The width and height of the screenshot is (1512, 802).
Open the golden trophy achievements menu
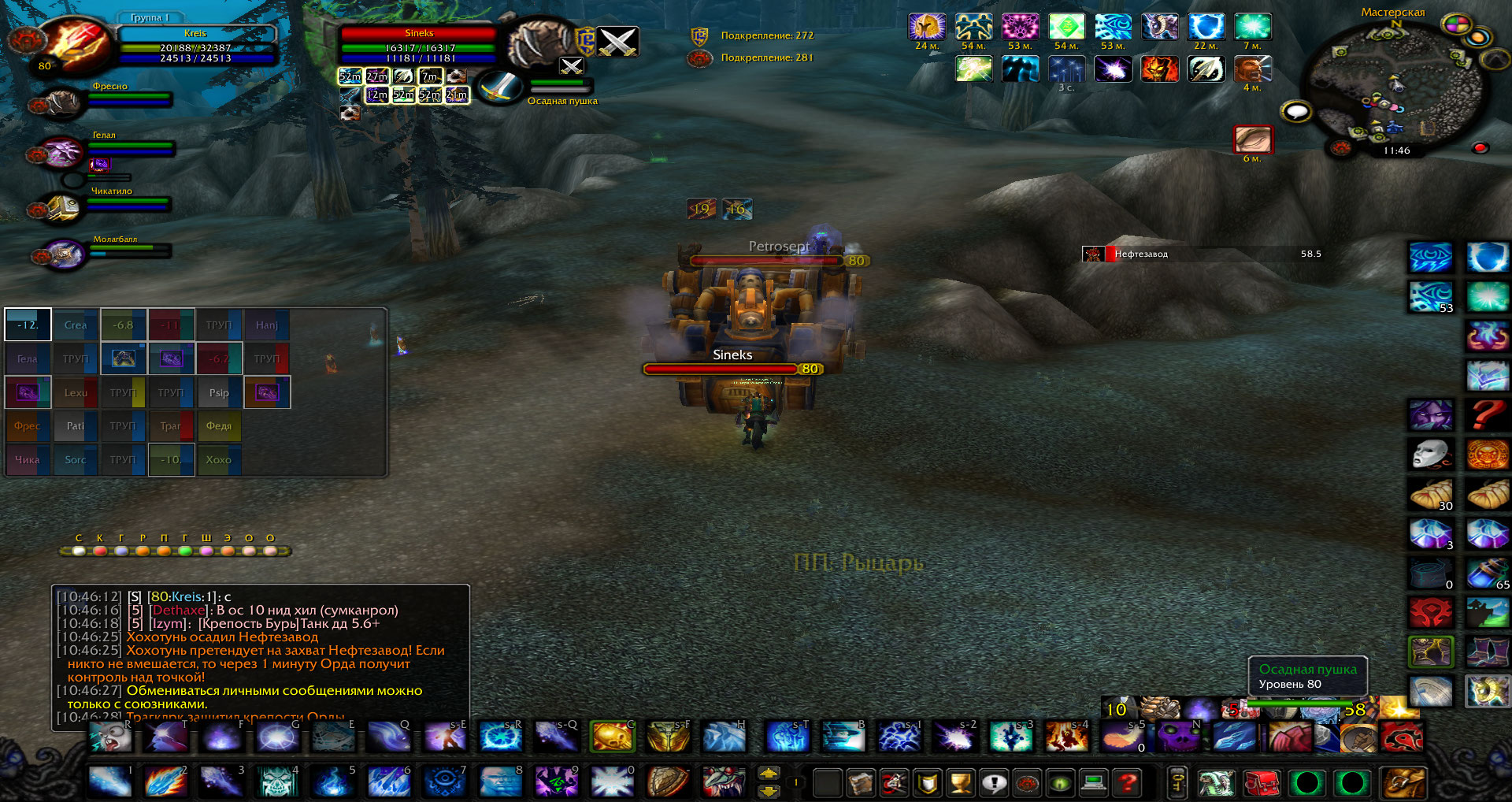point(961,783)
